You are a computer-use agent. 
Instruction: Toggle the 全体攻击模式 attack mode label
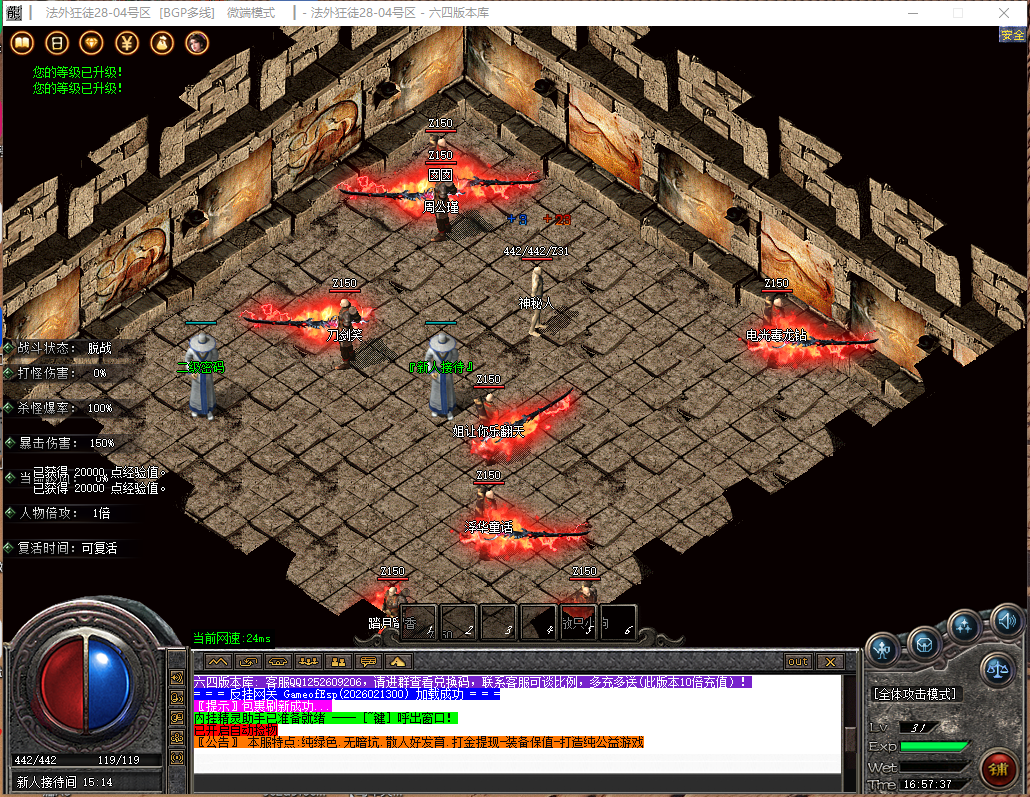point(916,693)
